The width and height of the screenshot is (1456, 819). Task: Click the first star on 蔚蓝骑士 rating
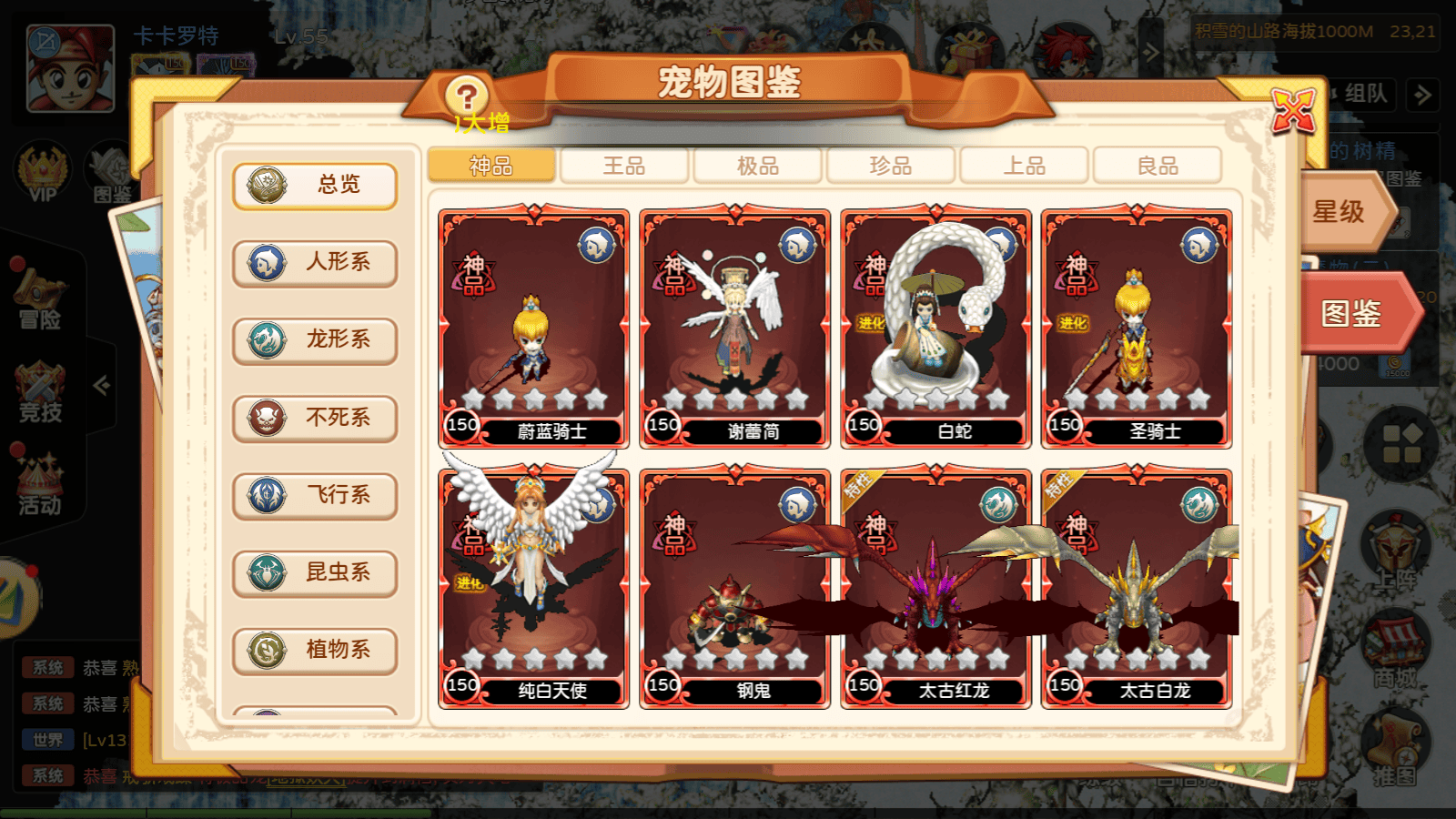click(x=474, y=398)
